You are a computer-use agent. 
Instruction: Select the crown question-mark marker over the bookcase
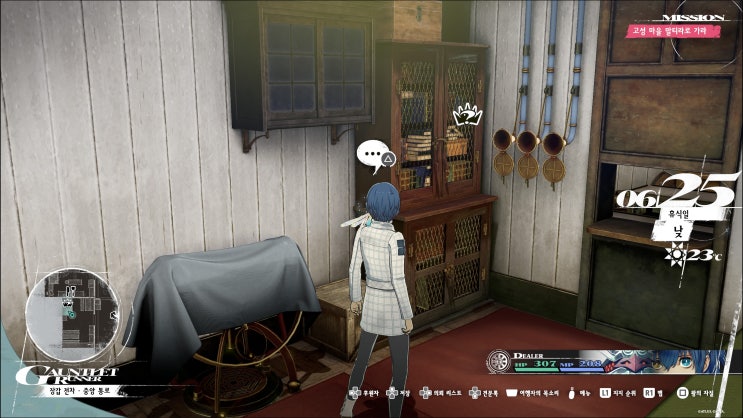click(x=467, y=117)
